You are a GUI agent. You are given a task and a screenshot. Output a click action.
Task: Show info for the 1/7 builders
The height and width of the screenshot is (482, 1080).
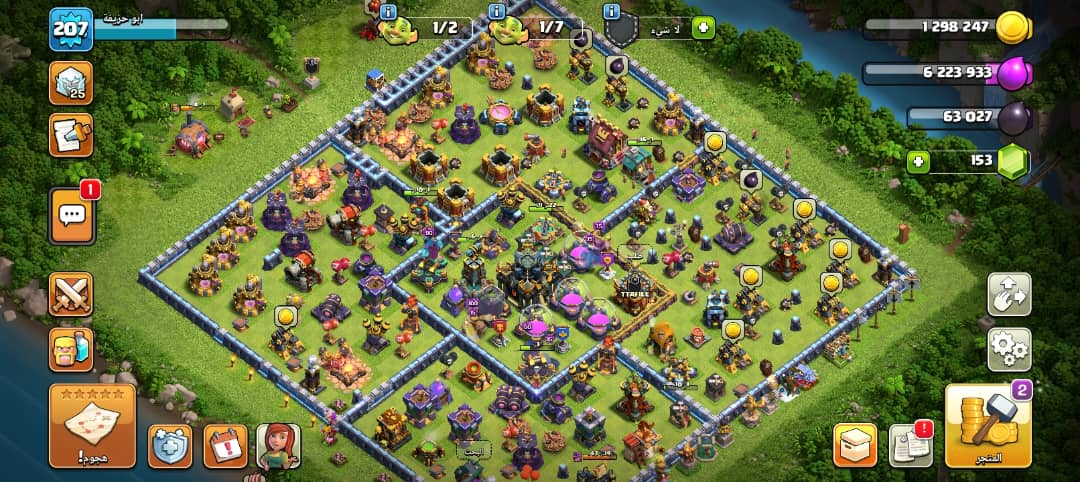[x=497, y=11]
